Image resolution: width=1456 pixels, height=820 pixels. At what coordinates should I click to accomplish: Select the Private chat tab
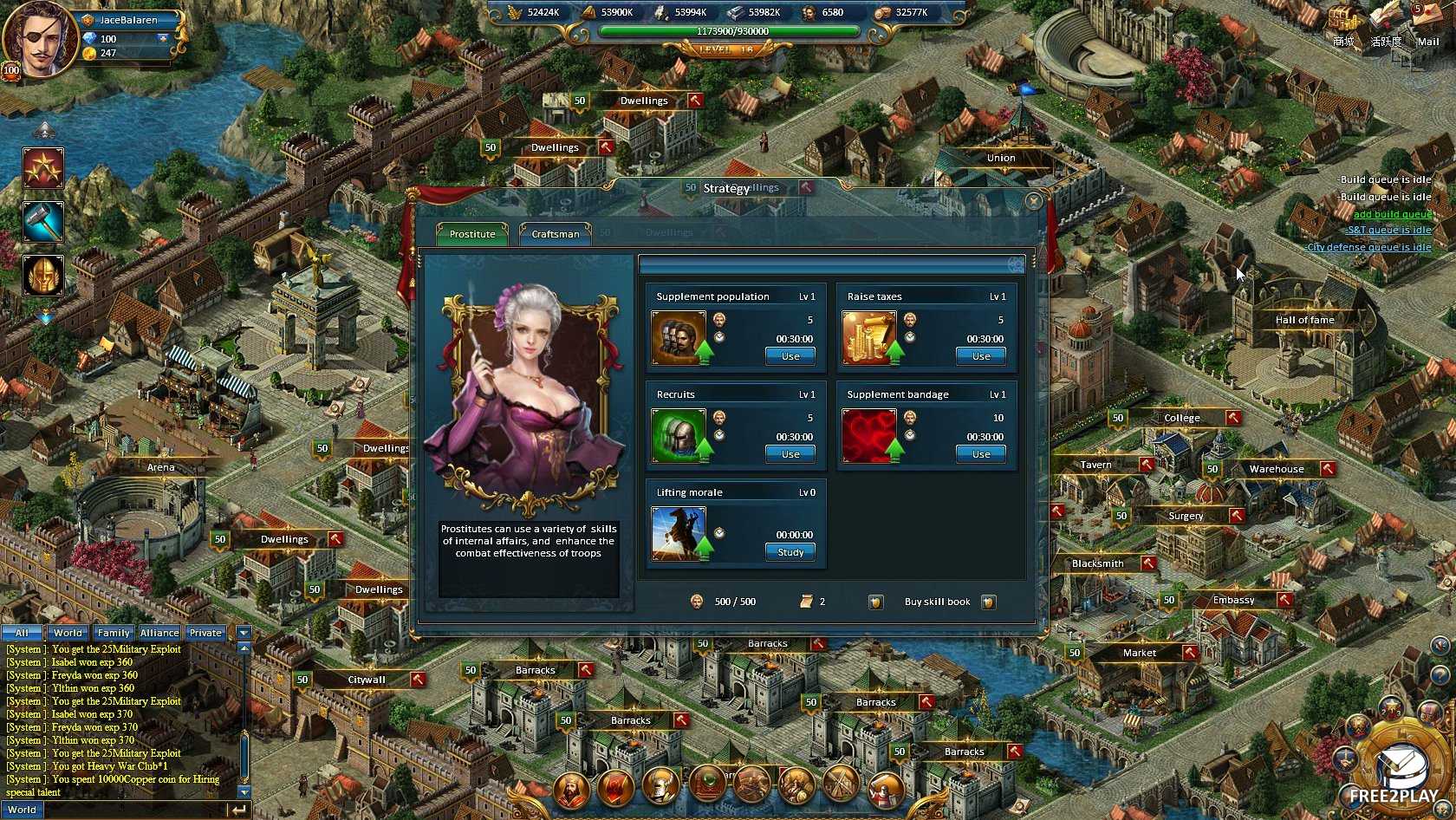click(x=205, y=633)
